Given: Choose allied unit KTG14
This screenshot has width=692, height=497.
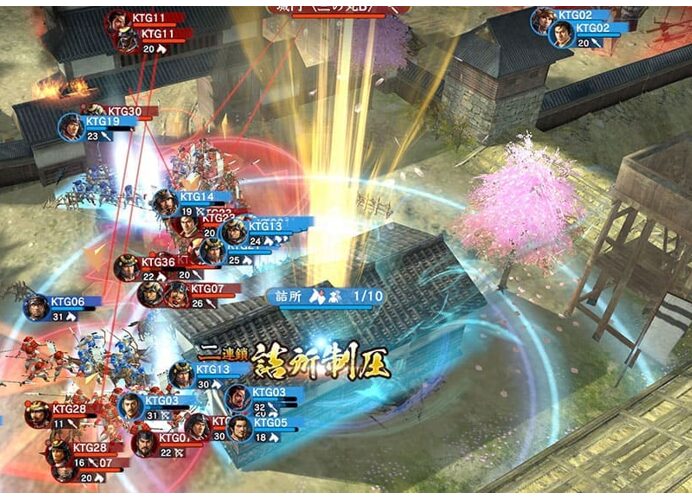Looking at the screenshot, I should (166, 202).
